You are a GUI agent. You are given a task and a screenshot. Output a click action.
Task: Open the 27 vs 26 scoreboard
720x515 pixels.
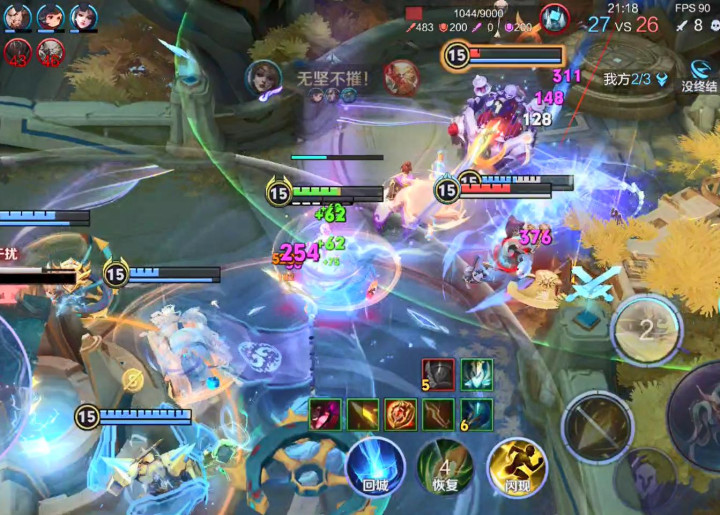(x=622, y=24)
